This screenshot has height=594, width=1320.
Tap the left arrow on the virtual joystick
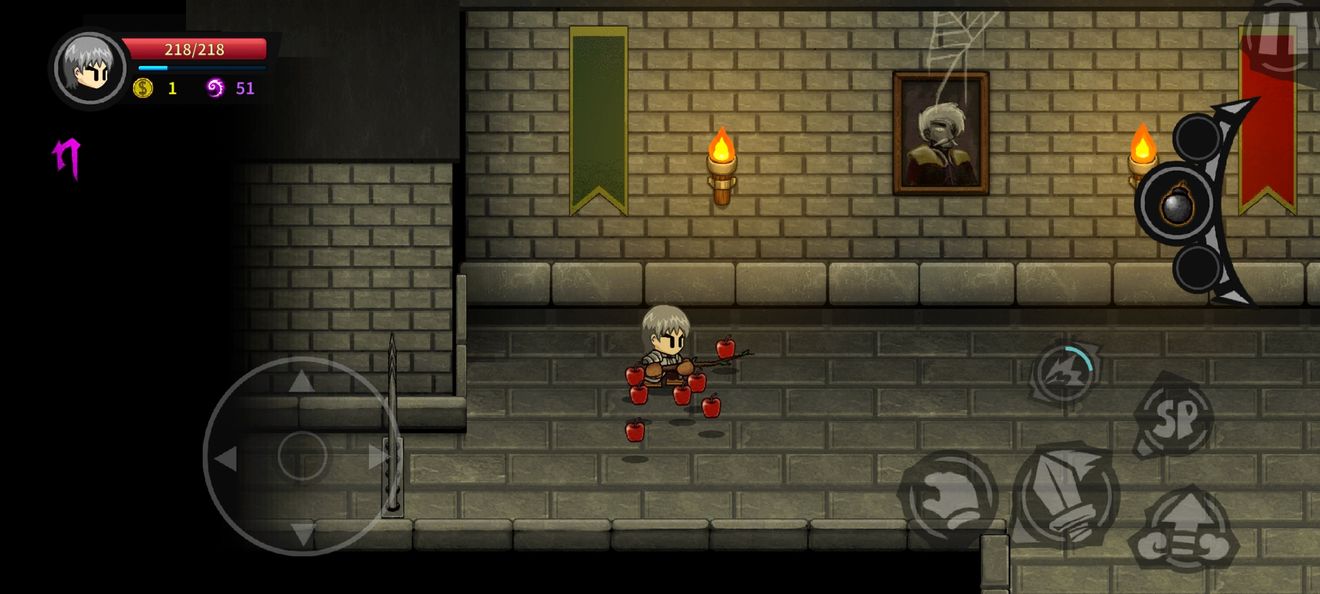[226, 458]
